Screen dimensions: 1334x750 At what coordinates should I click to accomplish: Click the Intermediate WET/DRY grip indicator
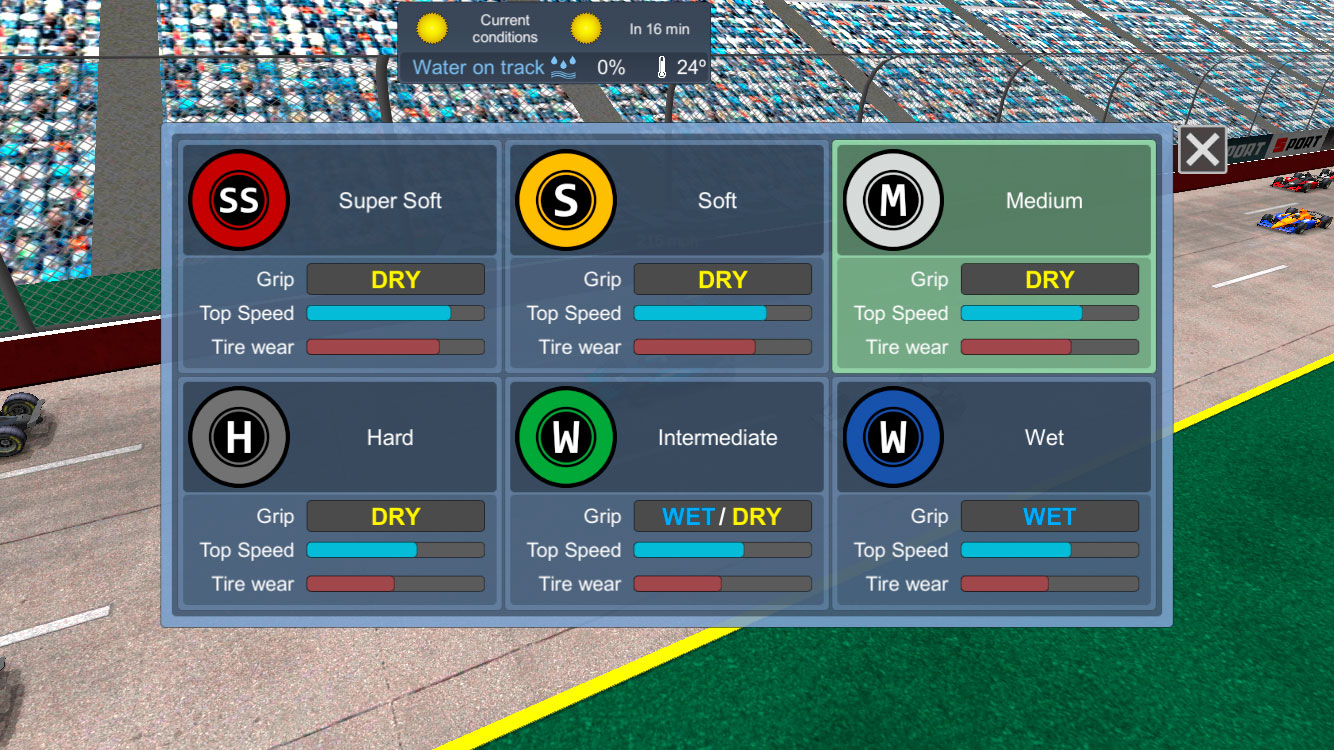tap(722, 516)
